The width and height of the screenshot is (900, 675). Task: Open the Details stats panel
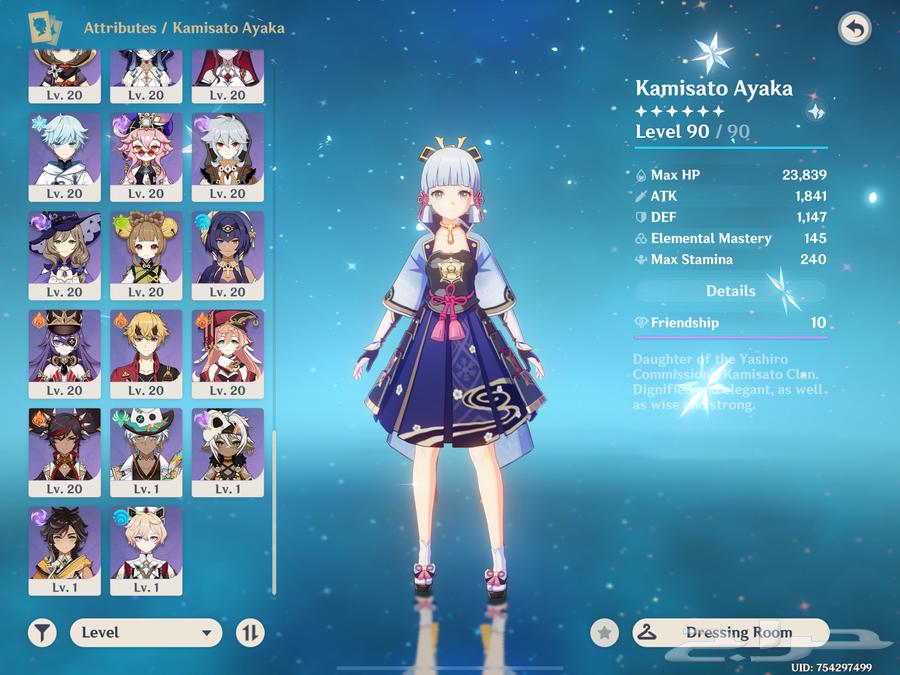tap(731, 291)
